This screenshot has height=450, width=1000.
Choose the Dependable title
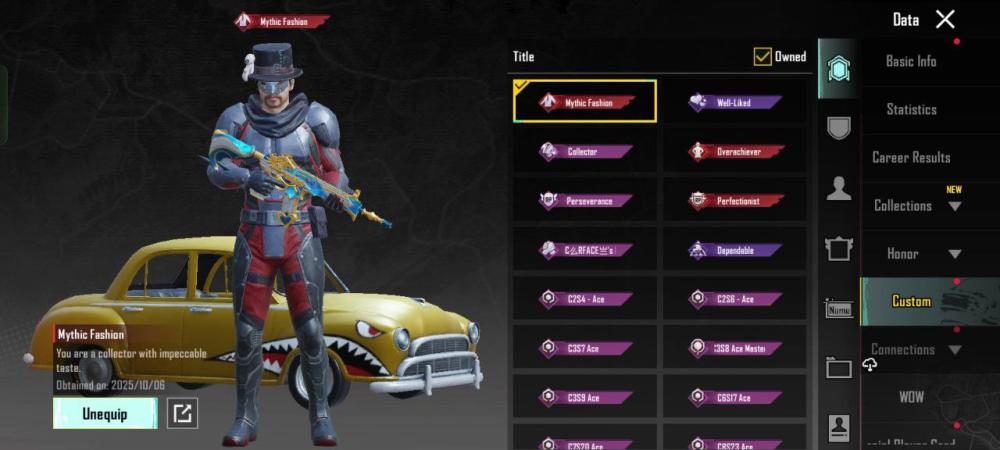734,249
